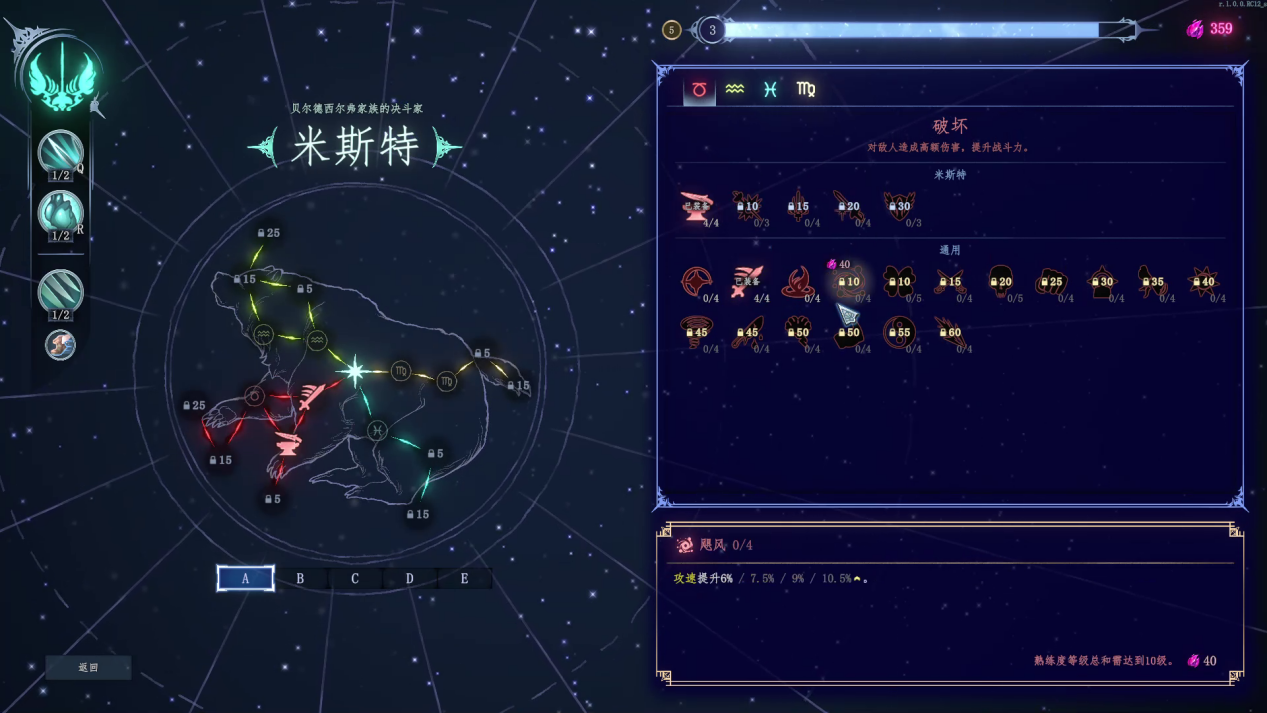Choose the flame skill in the general row
This screenshot has height=713, width=1267.
point(797,282)
